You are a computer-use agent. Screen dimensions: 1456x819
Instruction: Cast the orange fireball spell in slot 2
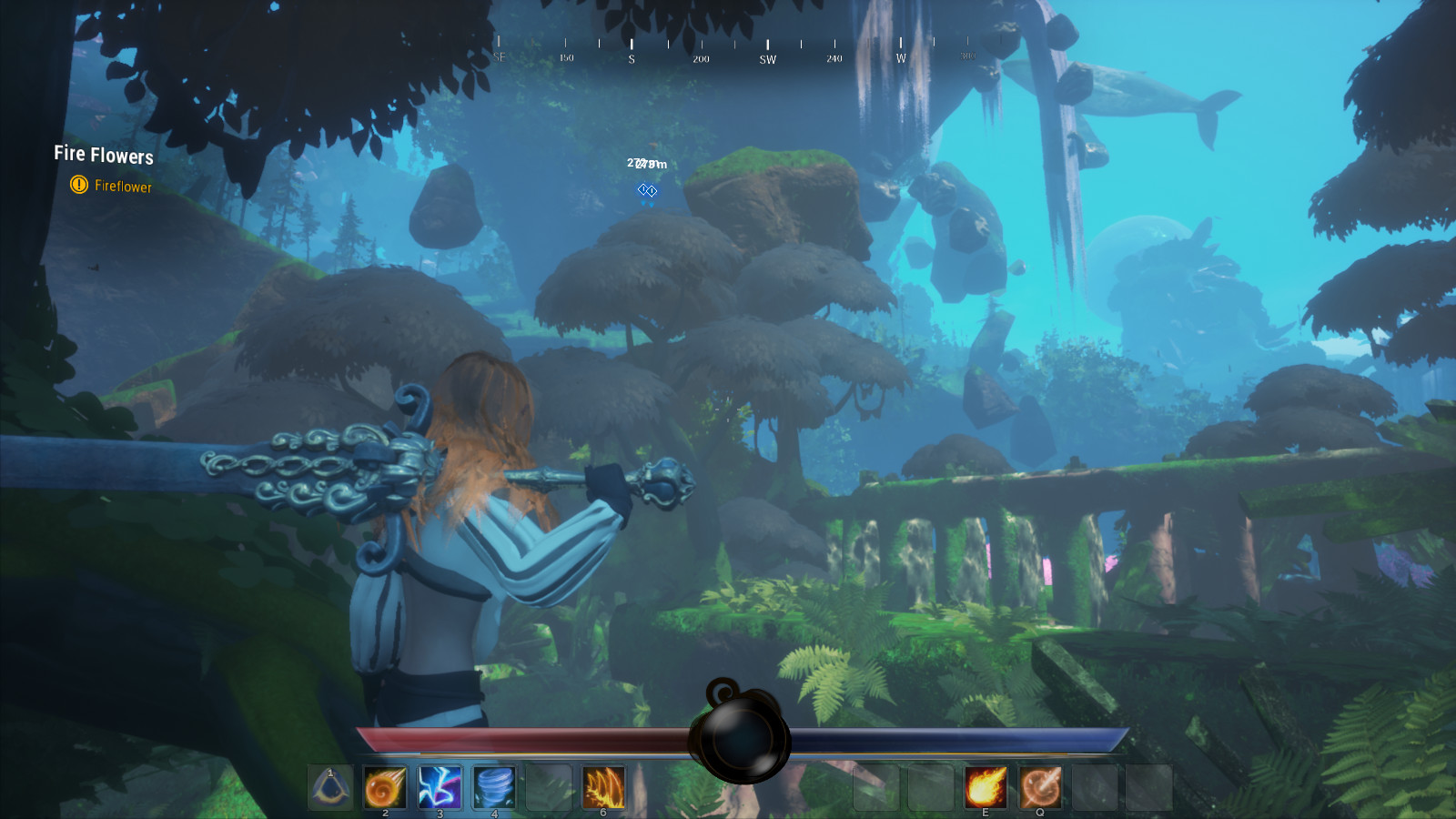(383, 786)
